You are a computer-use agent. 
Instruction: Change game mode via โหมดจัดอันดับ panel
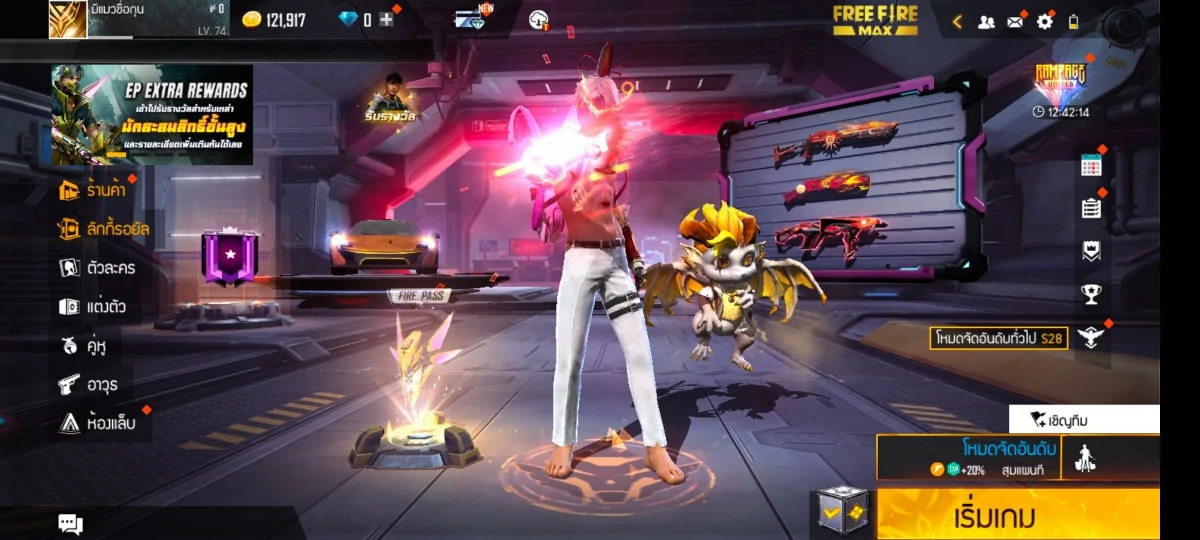968,457
